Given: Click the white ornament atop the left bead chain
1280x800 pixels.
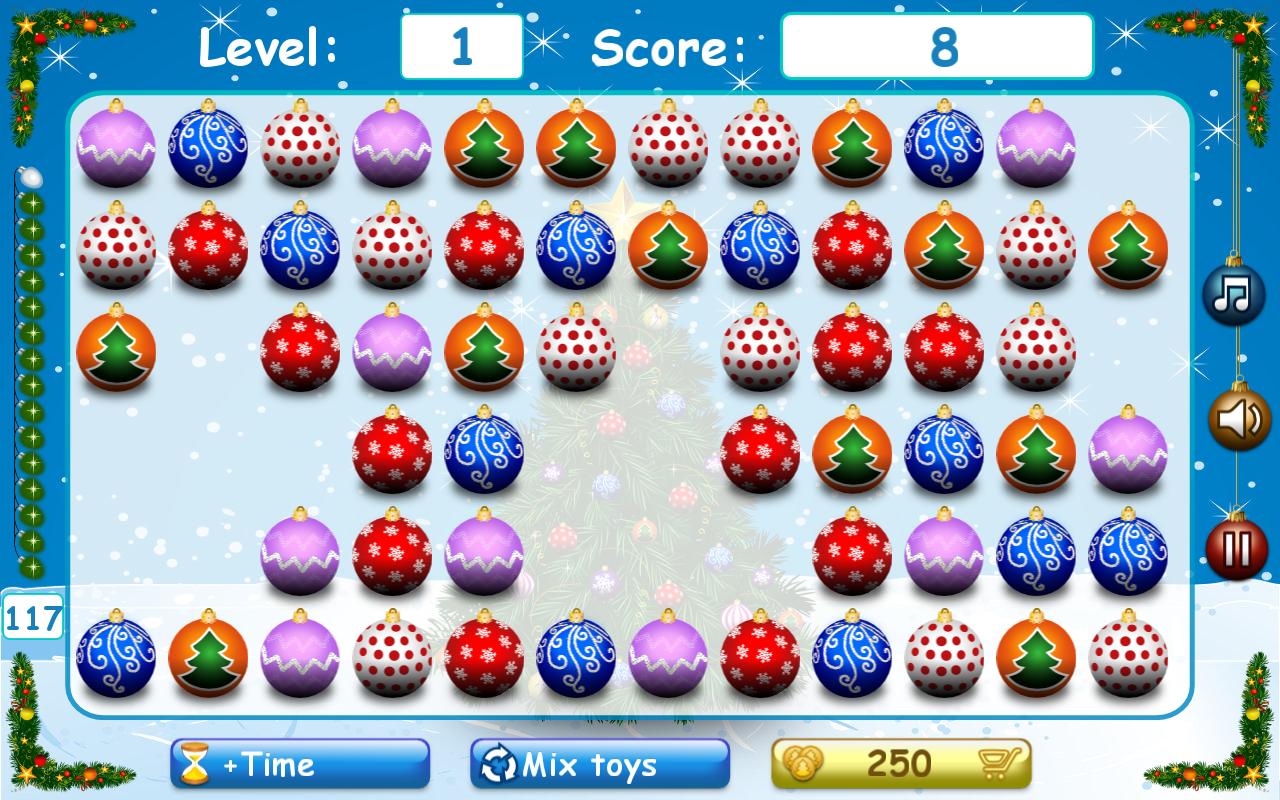Looking at the screenshot, I should [30, 176].
